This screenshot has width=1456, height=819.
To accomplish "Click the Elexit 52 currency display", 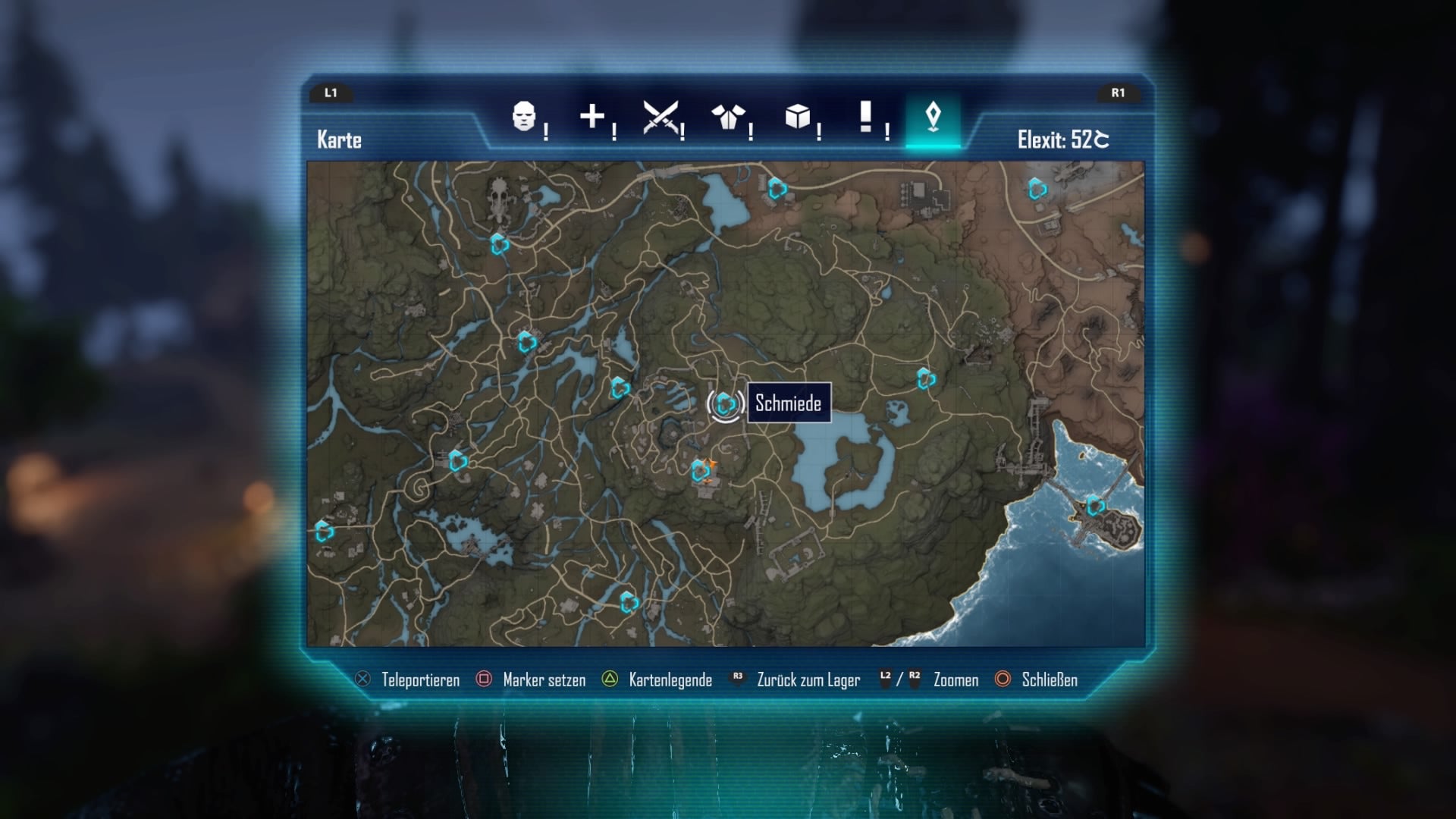I will point(1065,140).
